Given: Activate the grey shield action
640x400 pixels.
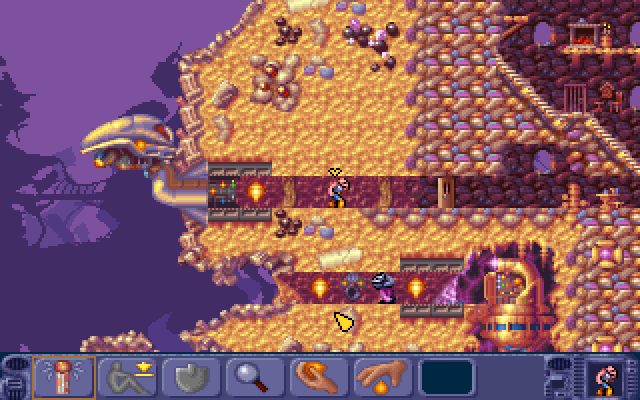Looking at the screenshot, I should pyautogui.click(x=192, y=377).
